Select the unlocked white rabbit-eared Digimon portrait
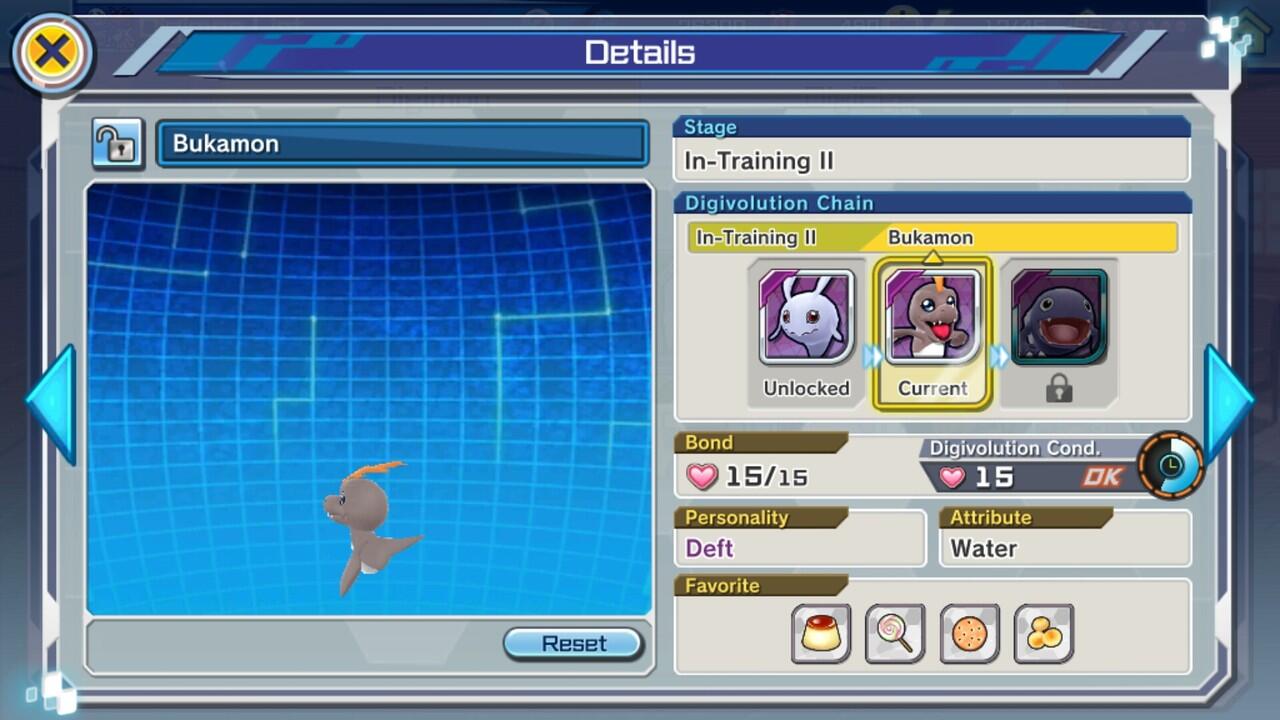1280x720 pixels. pyautogui.click(x=806, y=316)
